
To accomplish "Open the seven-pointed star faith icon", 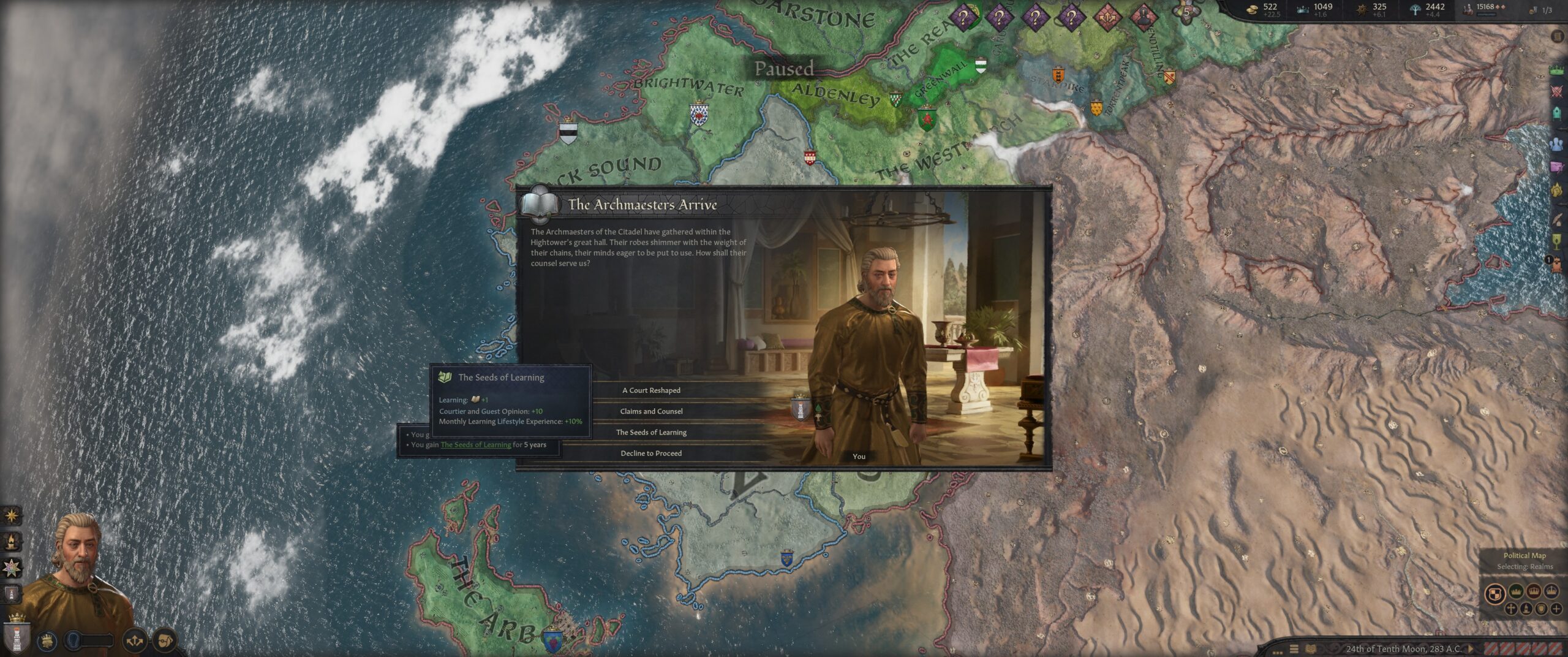I will point(12,568).
